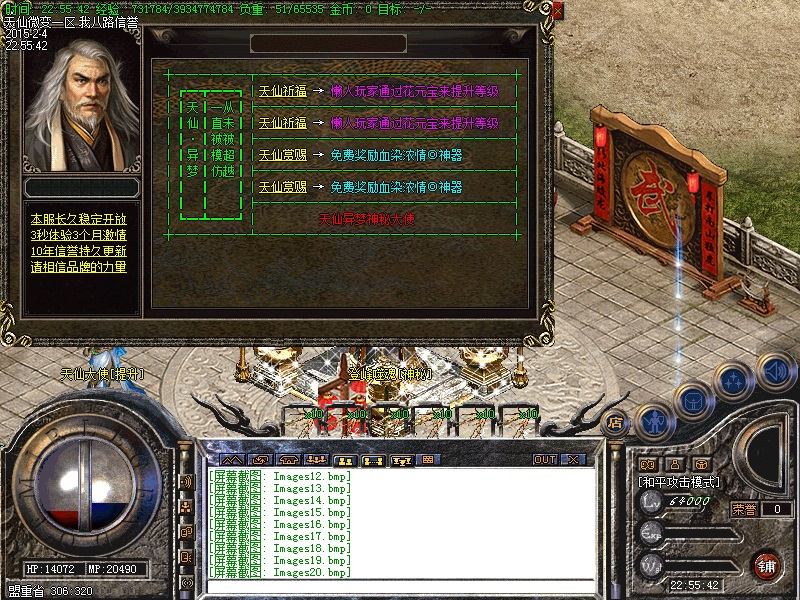Choose the 请相信品牌的力量 link
This screenshot has height=600, width=800.
point(79,266)
